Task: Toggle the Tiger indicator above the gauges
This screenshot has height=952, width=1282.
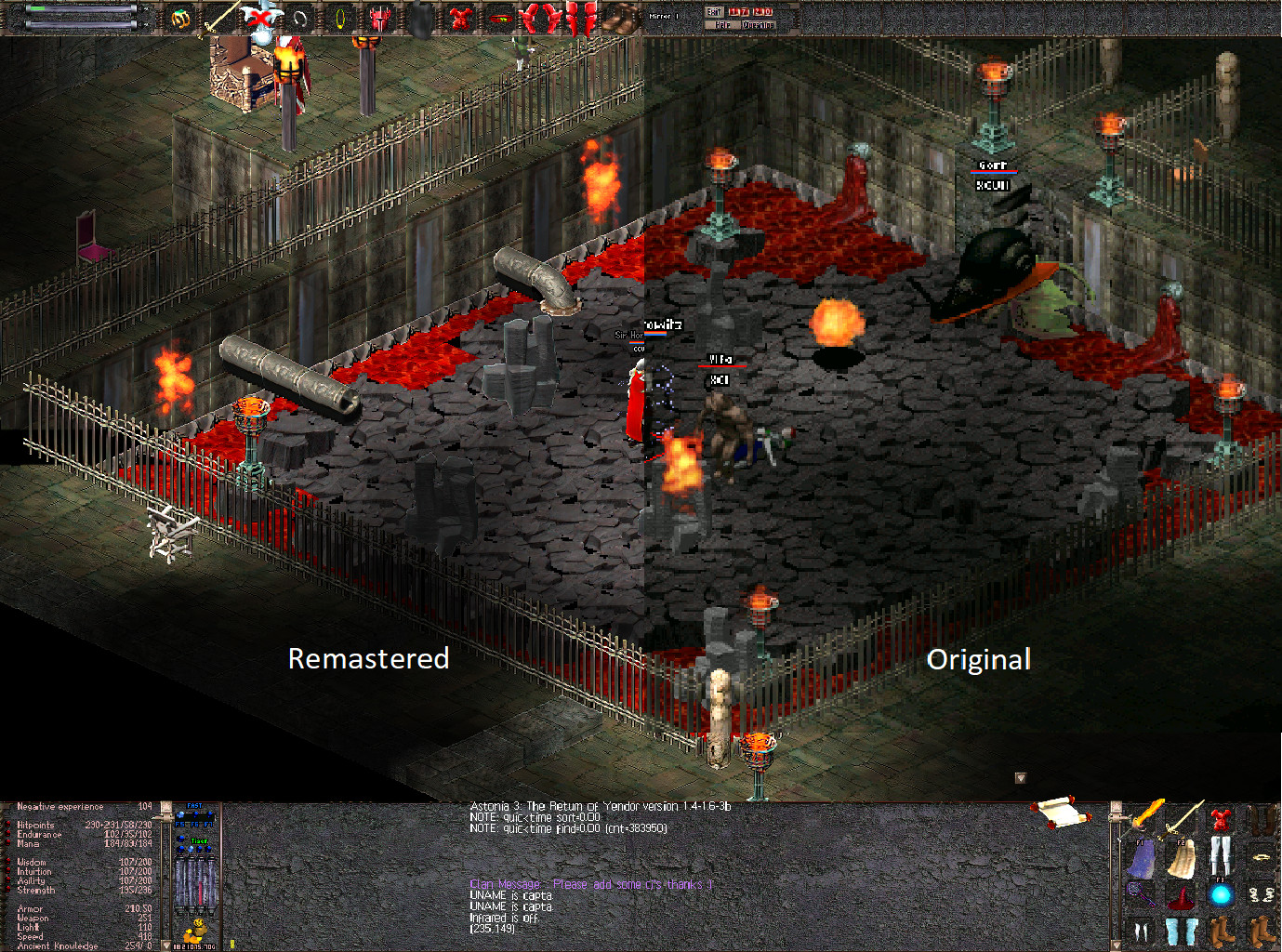Action: (x=199, y=841)
